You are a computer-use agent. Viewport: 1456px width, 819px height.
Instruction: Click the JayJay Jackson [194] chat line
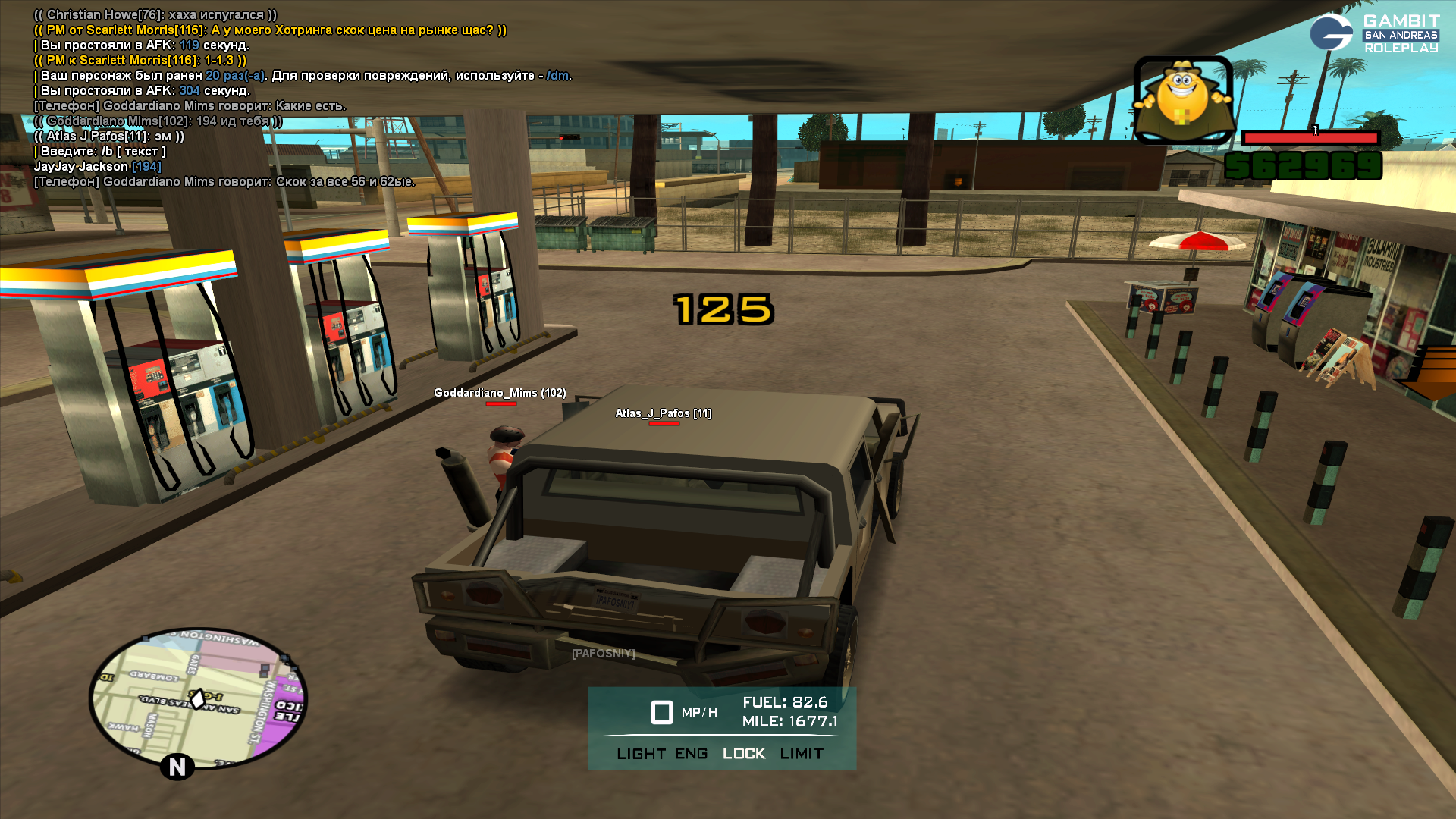point(98,167)
